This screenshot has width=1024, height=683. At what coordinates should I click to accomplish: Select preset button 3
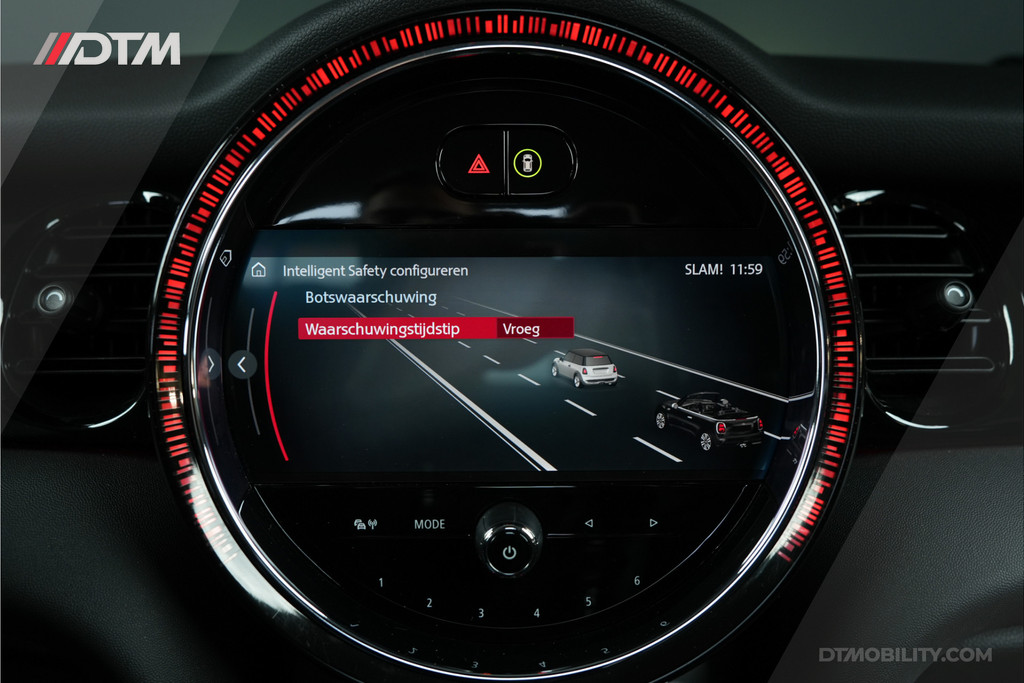pos(481,613)
